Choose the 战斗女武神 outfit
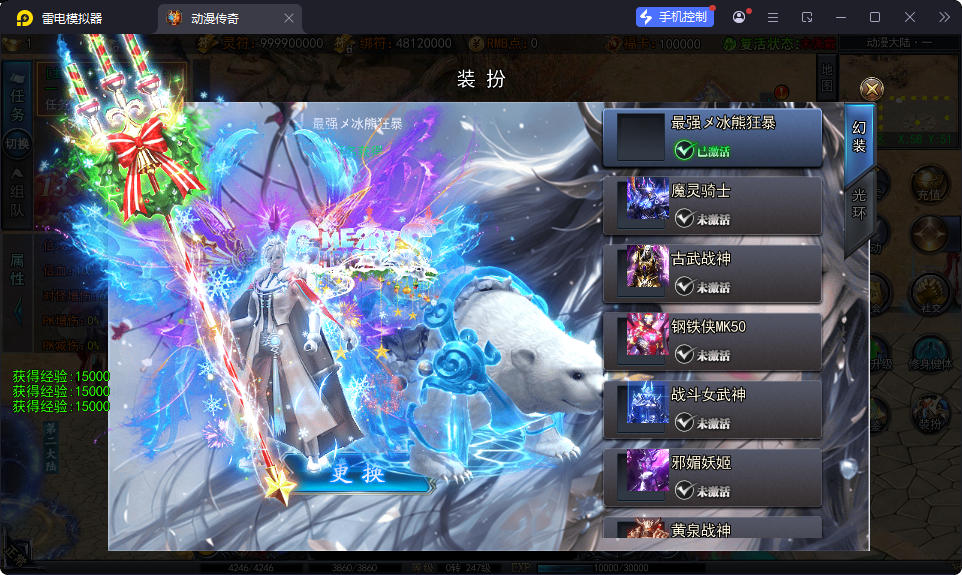Screen dimensions: 962x575 (x=712, y=409)
